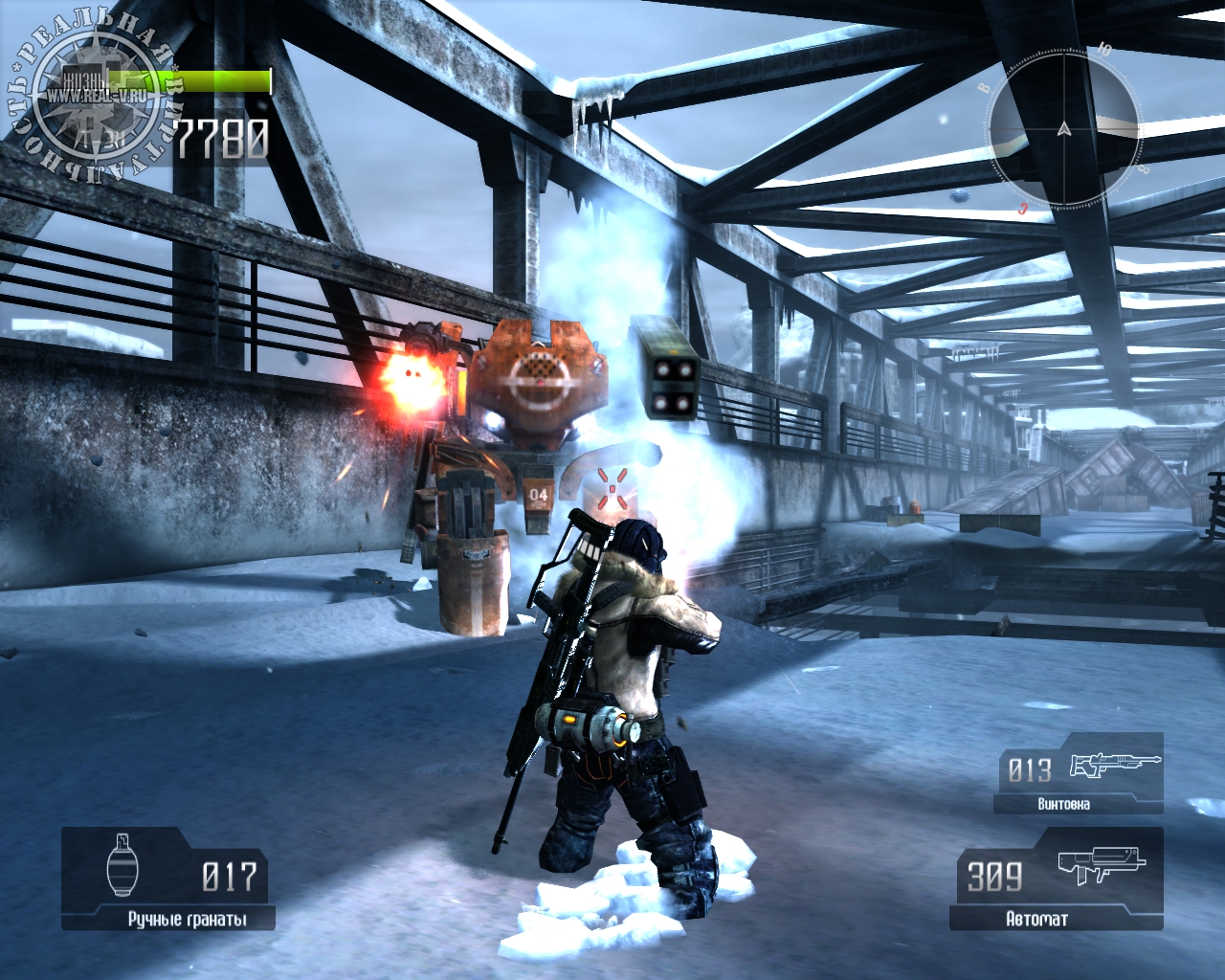Switch to the Винтовка rifle slot
This screenshot has height=980, width=1225.
coord(1079,774)
